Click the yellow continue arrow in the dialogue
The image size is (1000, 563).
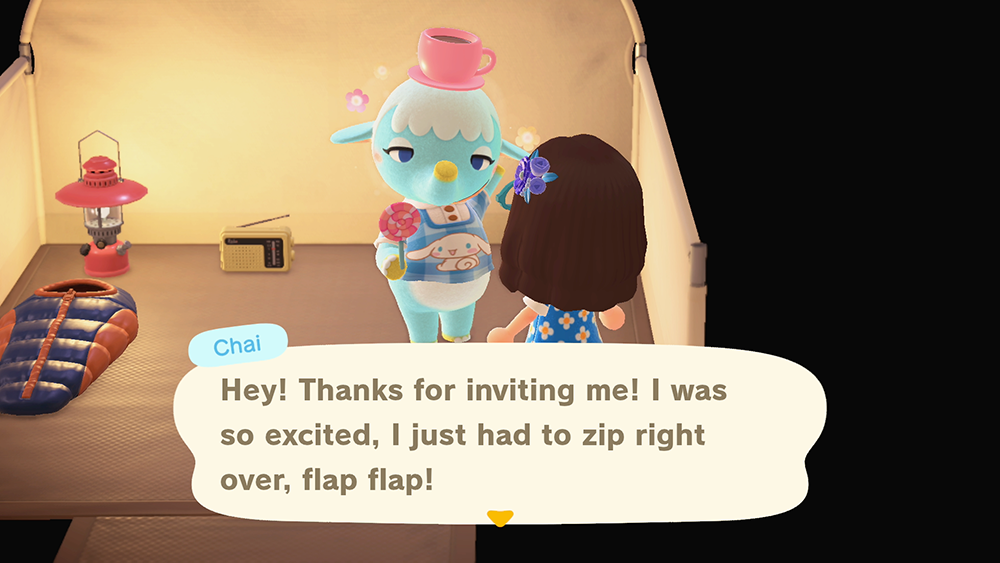tap(499, 517)
